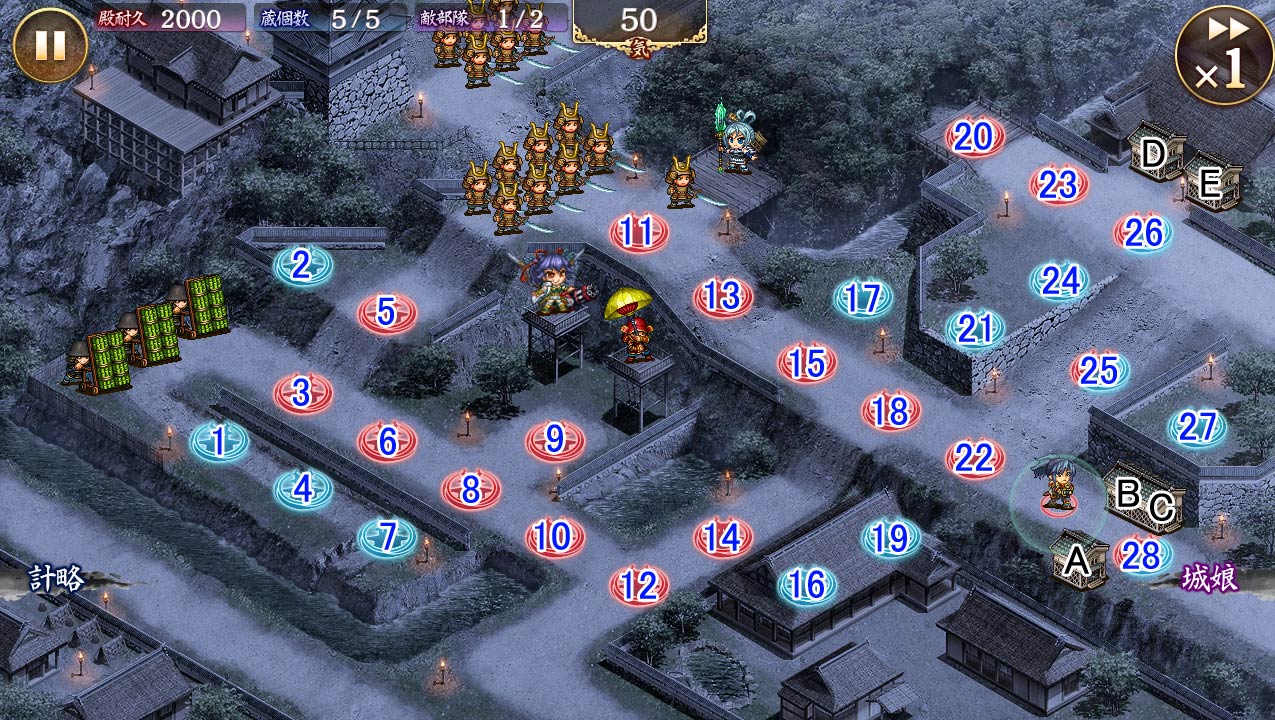Choose blue deployment slot 7
Screen dimensions: 1275x720
point(387,536)
